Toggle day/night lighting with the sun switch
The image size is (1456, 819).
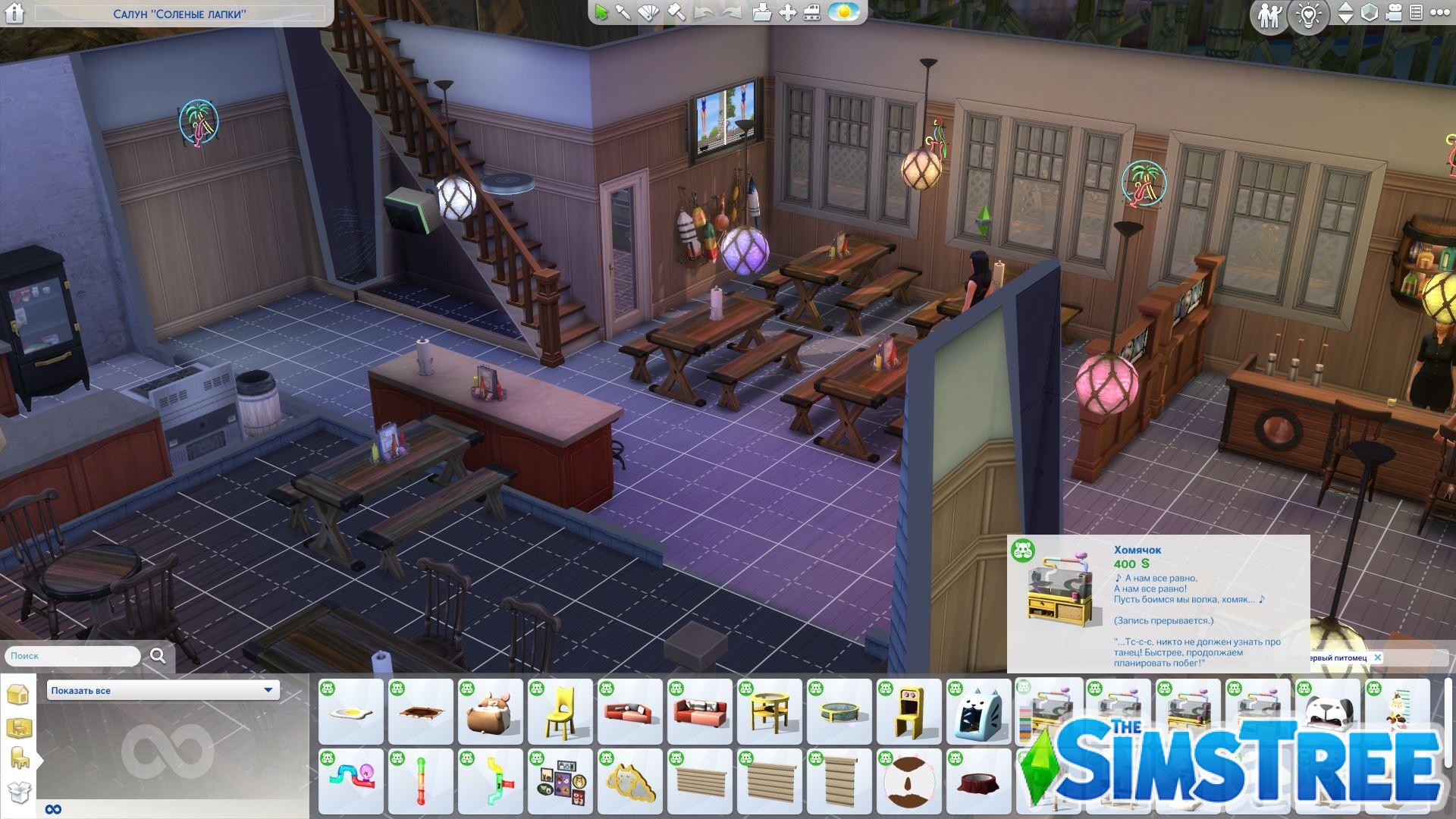click(x=843, y=13)
